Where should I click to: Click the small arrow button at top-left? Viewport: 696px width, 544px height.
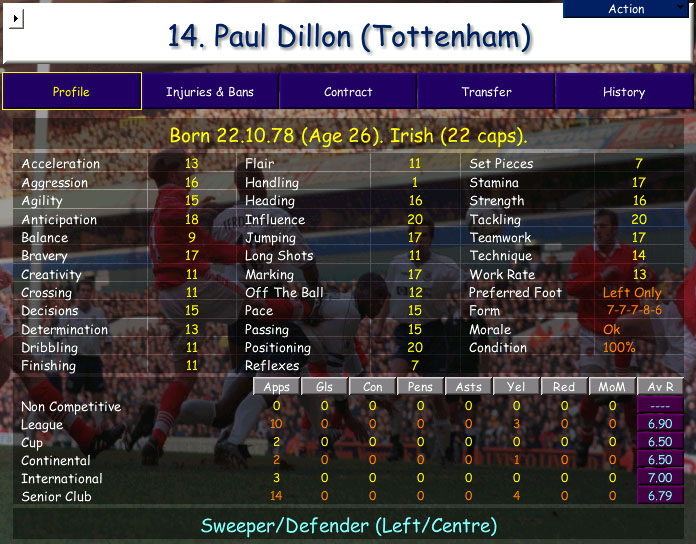coord(17,18)
